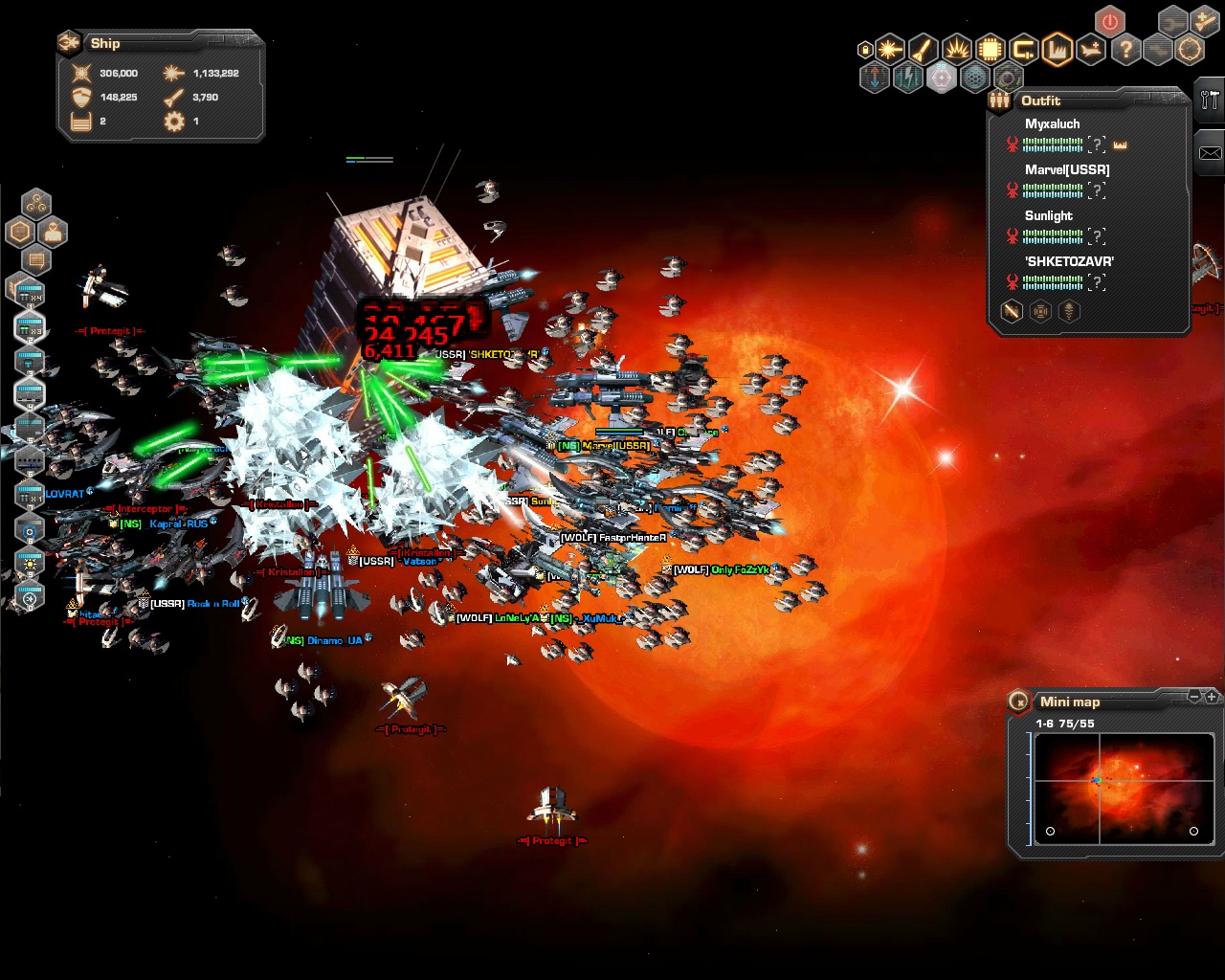The image size is (1225, 980).
Task: Click on the mini map view
Action: coord(1124,789)
